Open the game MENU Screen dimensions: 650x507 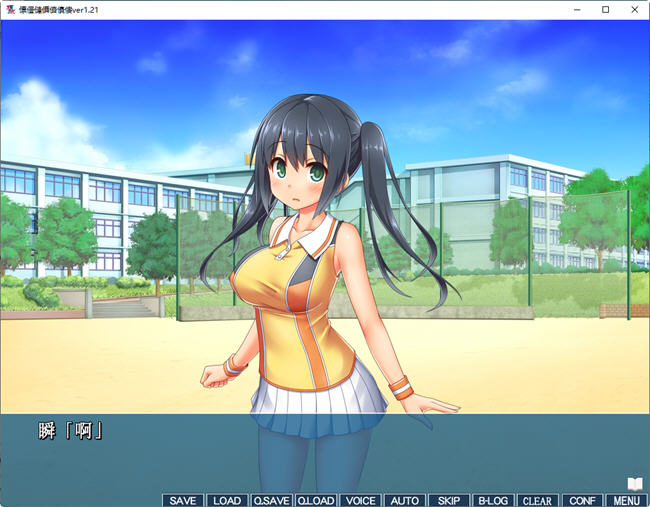625,500
